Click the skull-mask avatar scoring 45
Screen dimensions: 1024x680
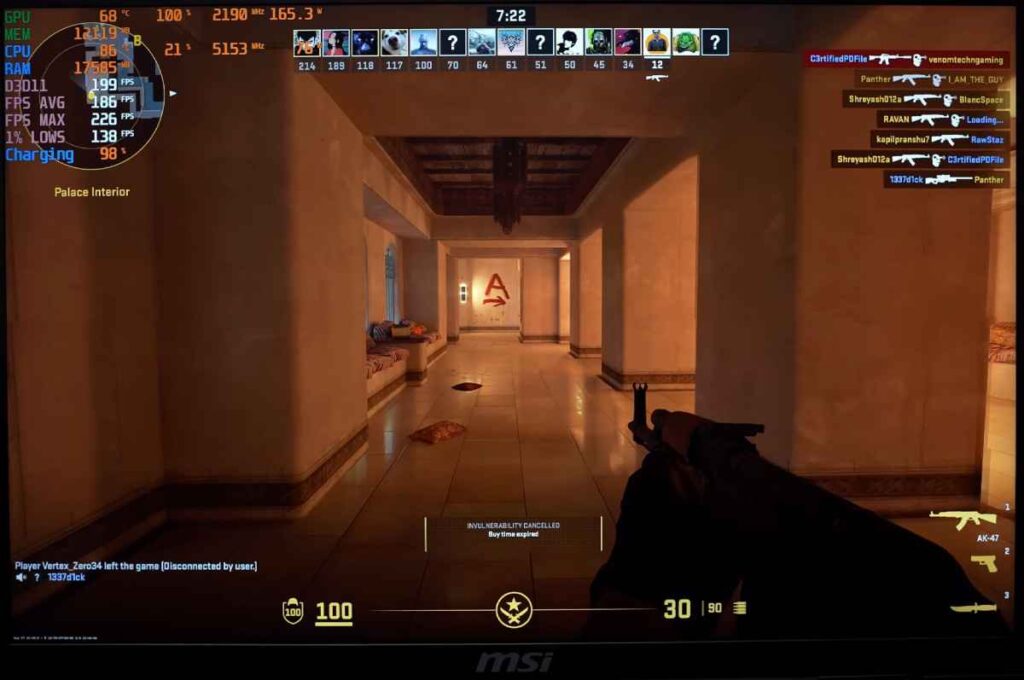point(598,42)
